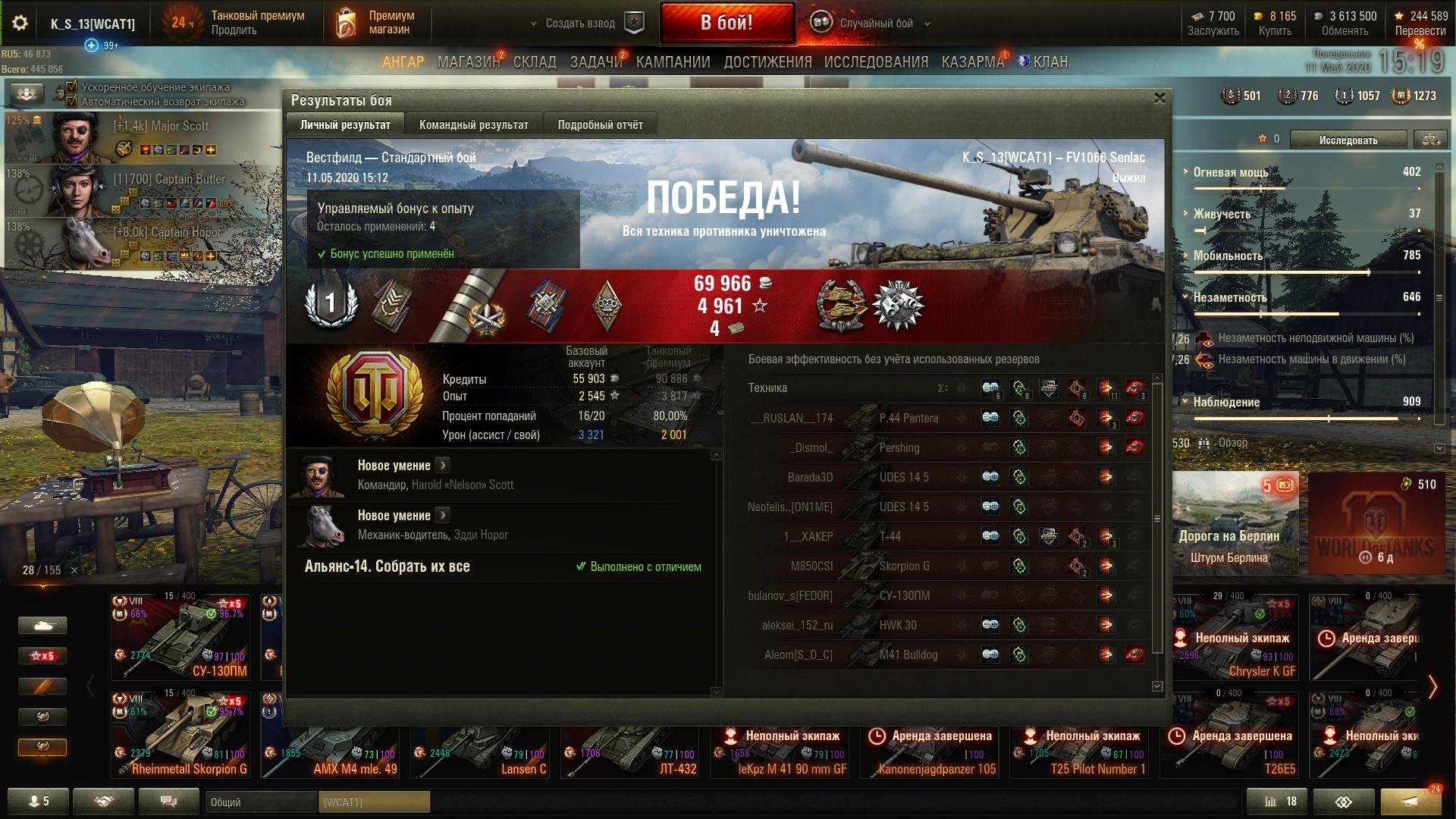This screenshot has height=819, width=1456.
Task: Switch to the Командный результат tab
Action: (473, 125)
